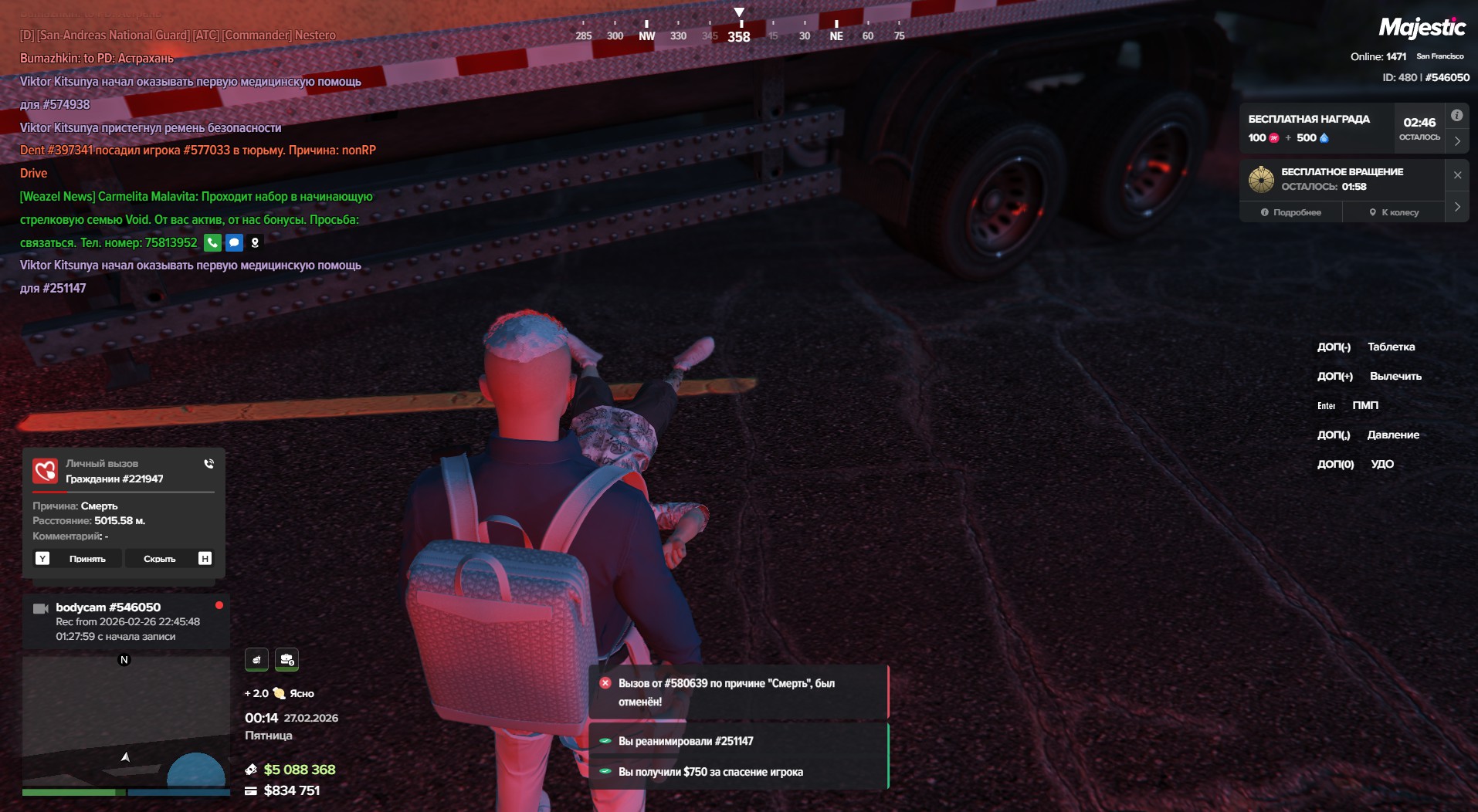Click the briefcase with dollar status icon

pyautogui.click(x=286, y=659)
